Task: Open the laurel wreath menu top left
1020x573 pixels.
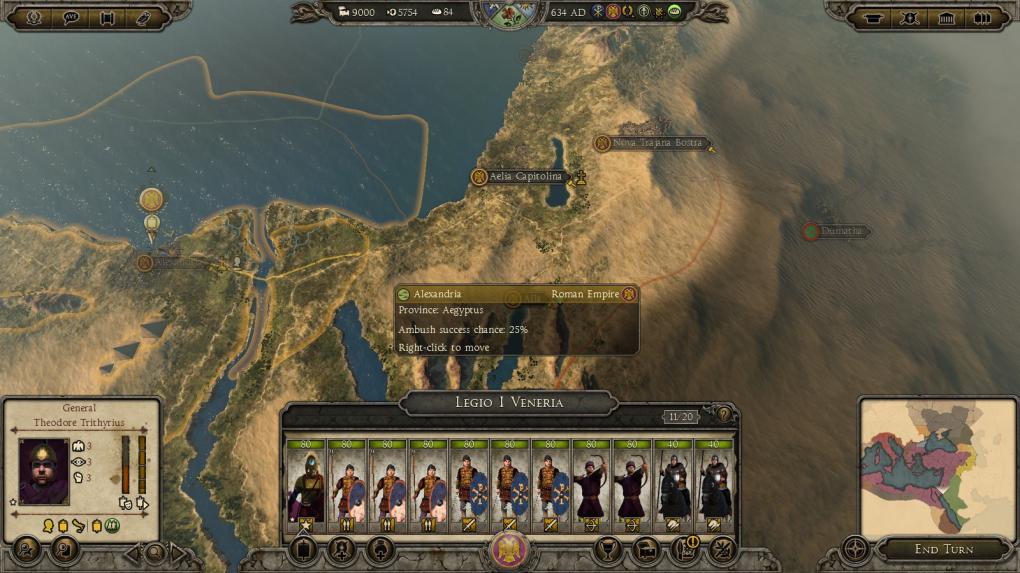Action: point(34,18)
